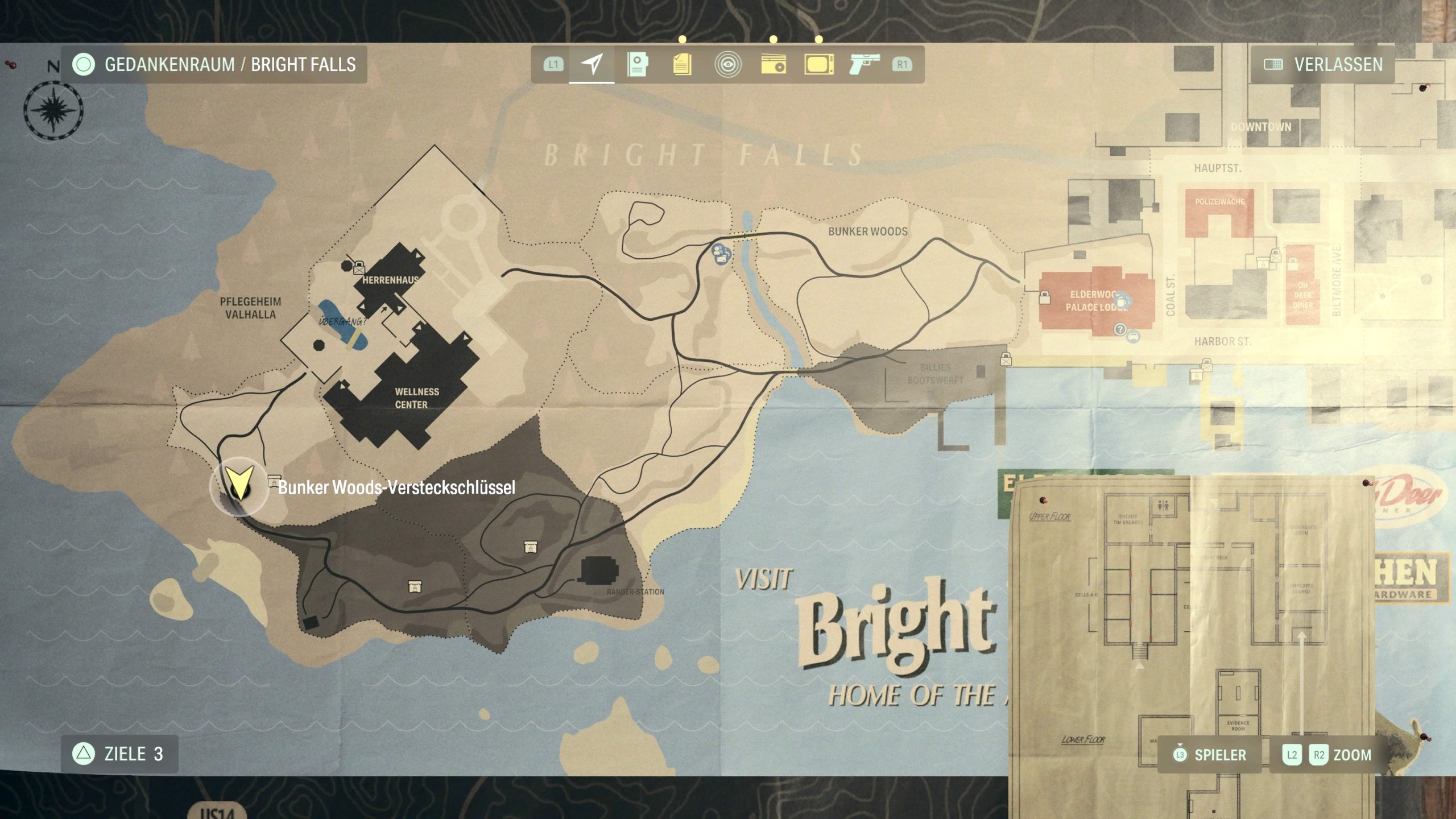Select the blue people marker in Bunker Woods
This screenshot has height=819, width=1456.
[x=721, y=253]
